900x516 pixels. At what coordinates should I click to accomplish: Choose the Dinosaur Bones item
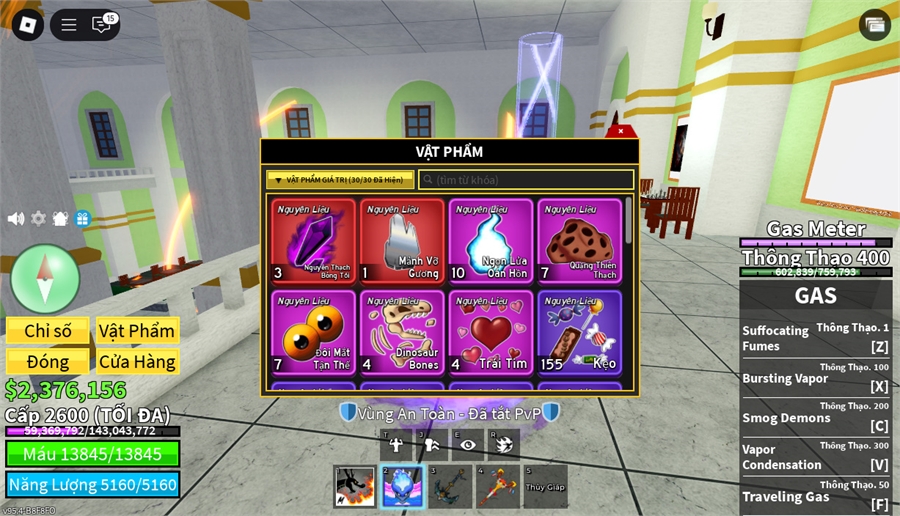[x=402, y=332]
